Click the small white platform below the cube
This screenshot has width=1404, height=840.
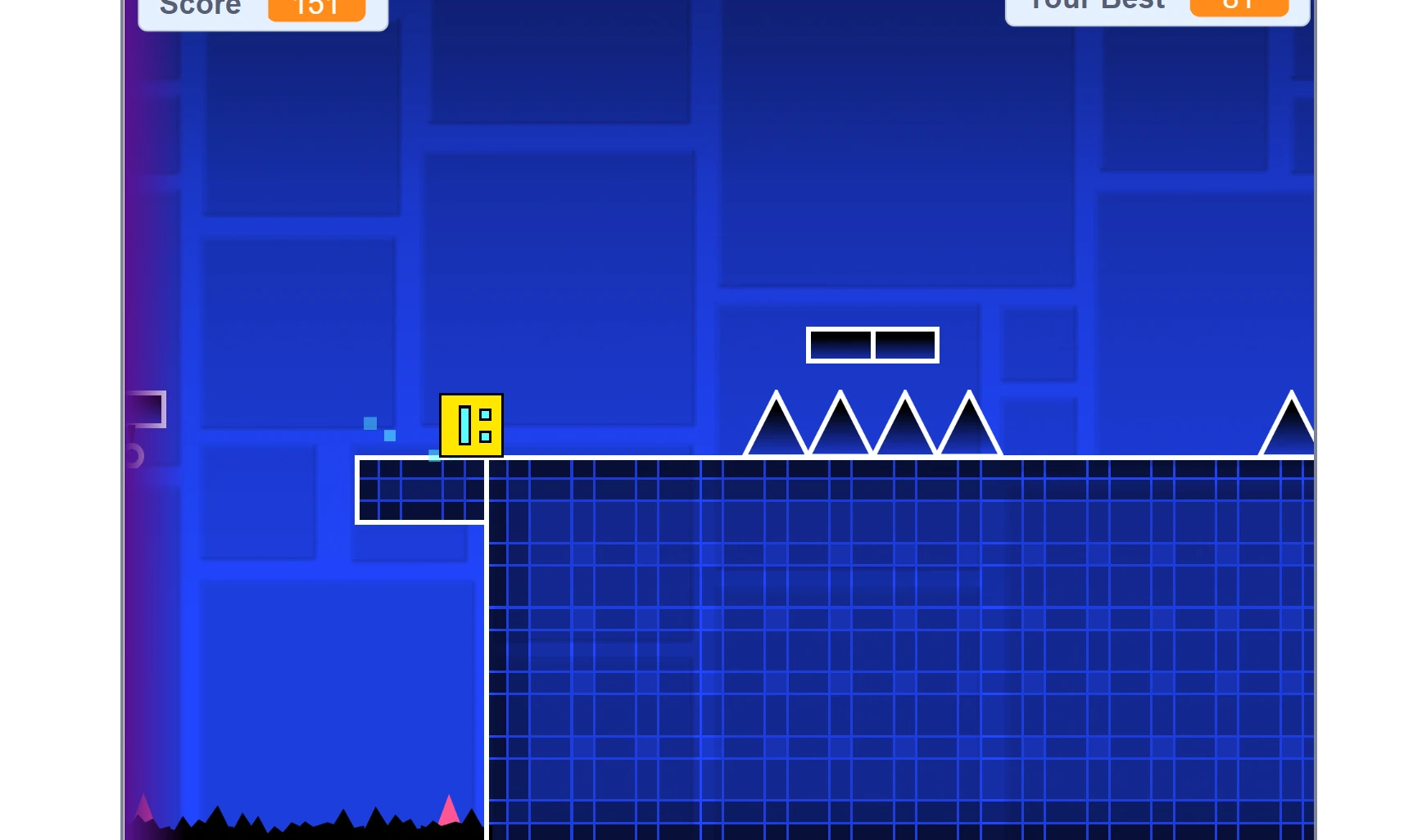pyautogui.click(x=420, y=490)
